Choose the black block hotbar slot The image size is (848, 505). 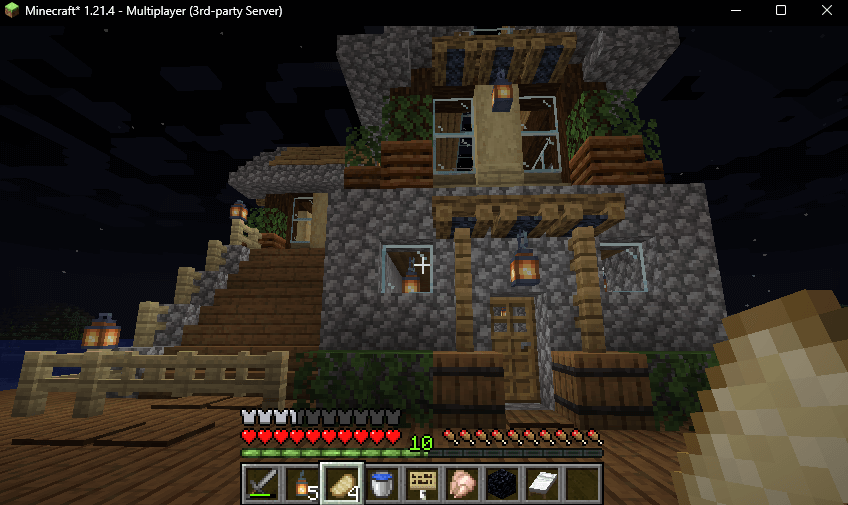(x=501, y=484)
